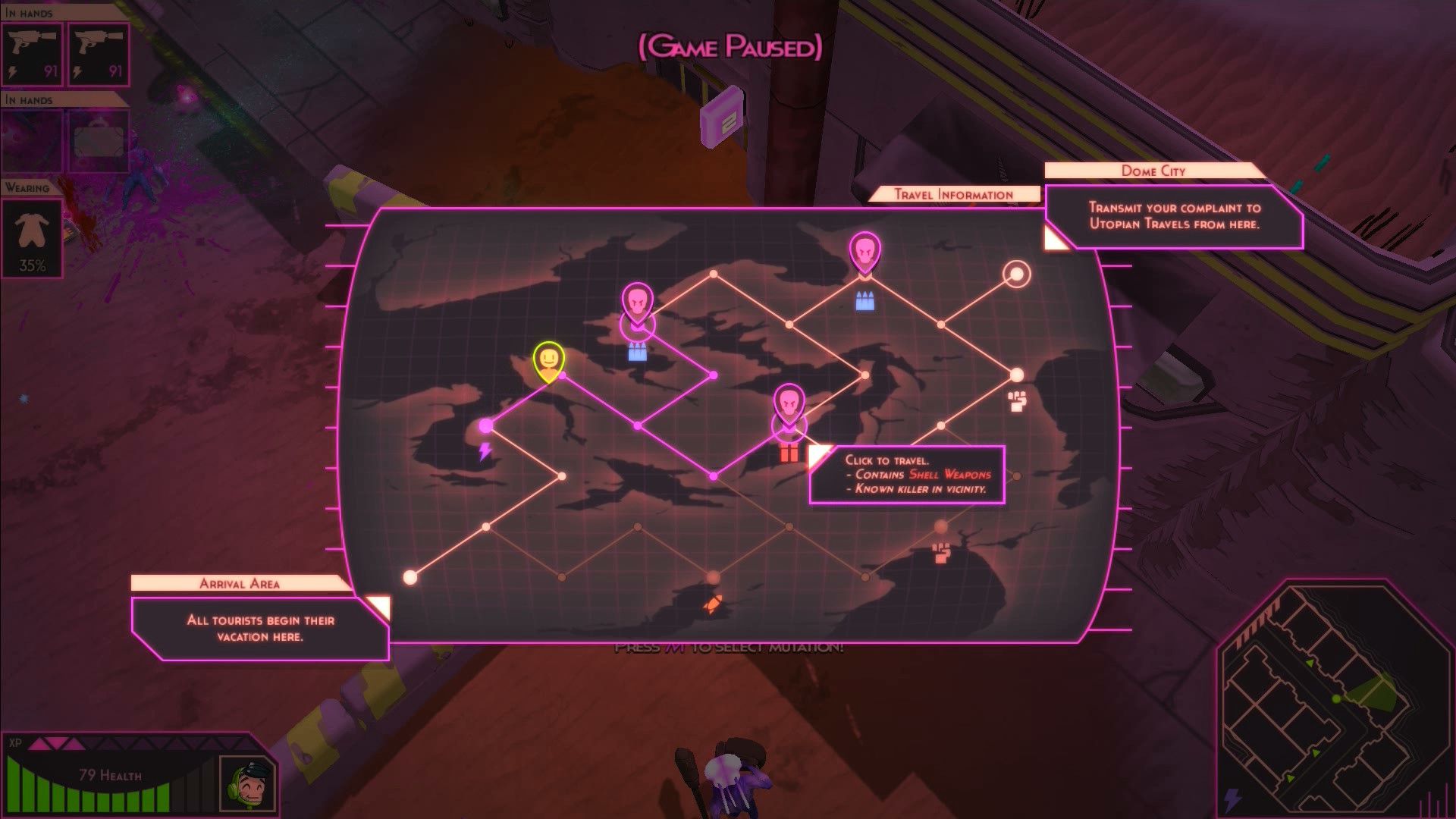Select the Travel Information header label
Image resolution: width=1456 pixels, height=819 pixels.
pos(953,194)
